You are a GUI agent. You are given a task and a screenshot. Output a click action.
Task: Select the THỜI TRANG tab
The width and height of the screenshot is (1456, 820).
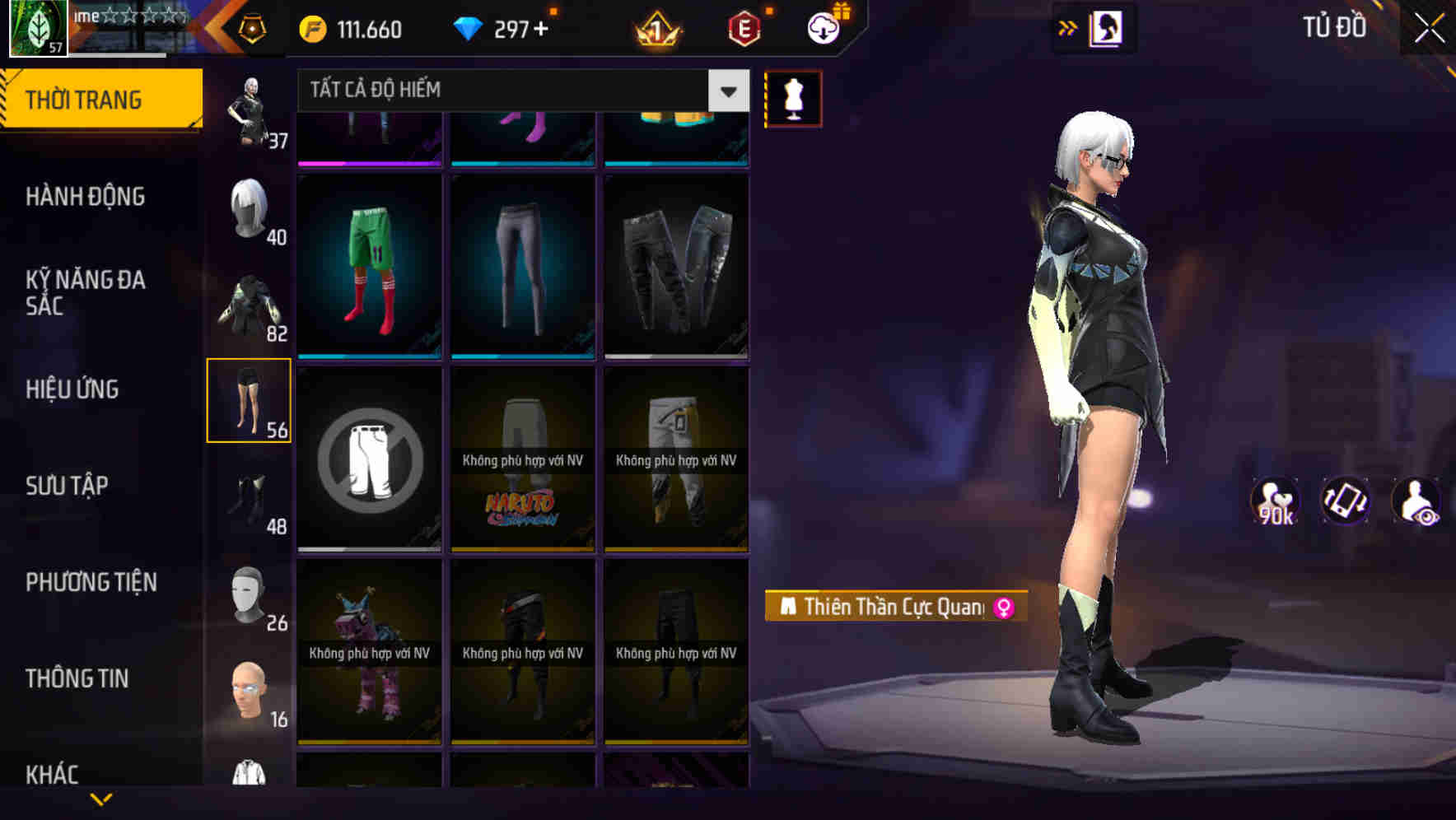pos(85,98)
